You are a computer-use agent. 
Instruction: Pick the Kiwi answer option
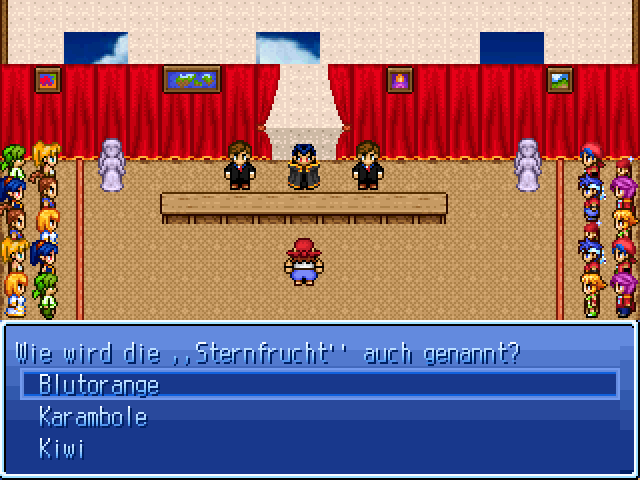pos(61,449)
